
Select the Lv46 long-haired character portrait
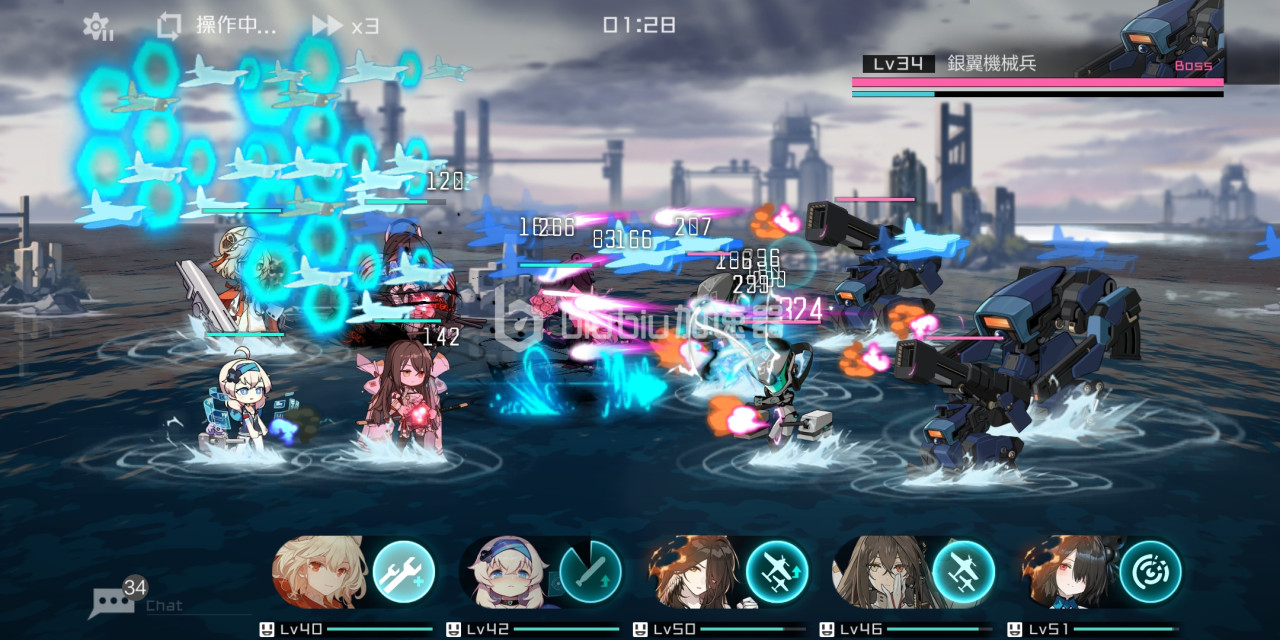[880, 572]
